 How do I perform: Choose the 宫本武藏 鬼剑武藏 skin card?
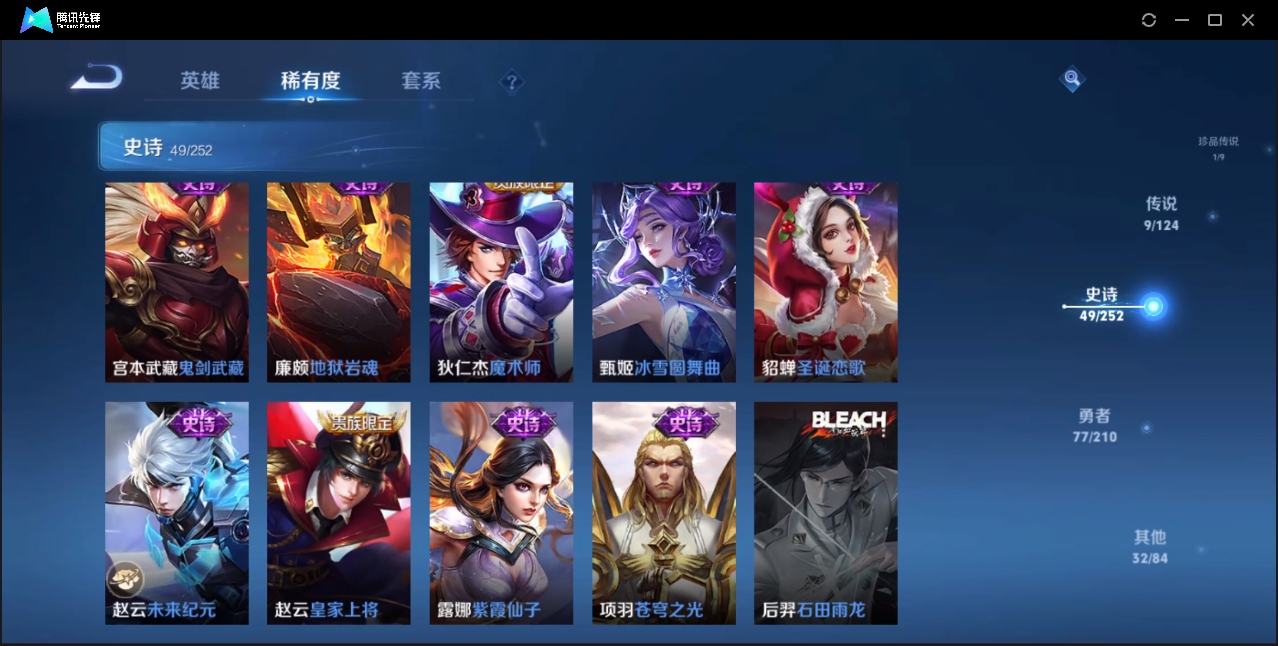177,282
